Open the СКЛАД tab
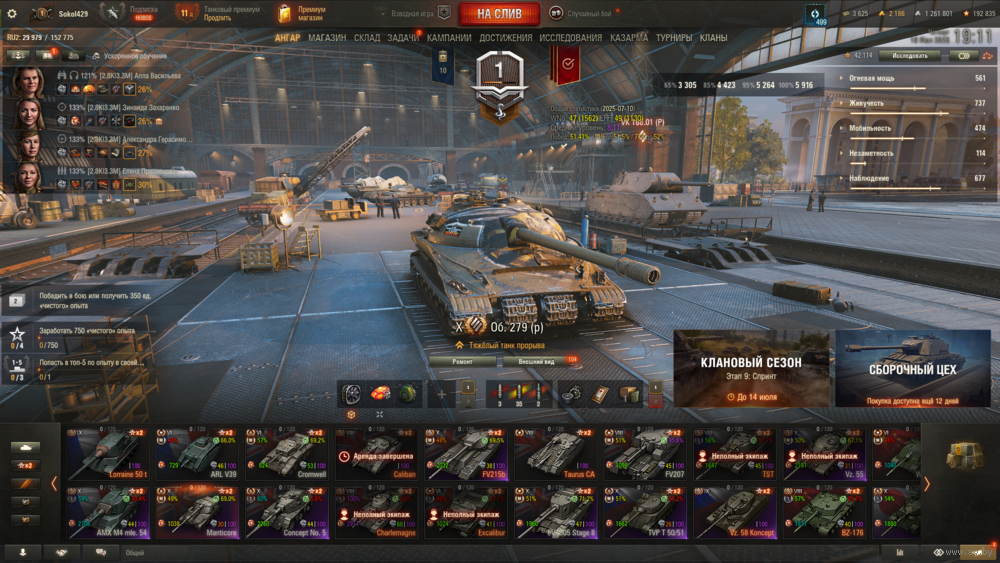This screenshot has width=1000, height=563. (367, 38)
